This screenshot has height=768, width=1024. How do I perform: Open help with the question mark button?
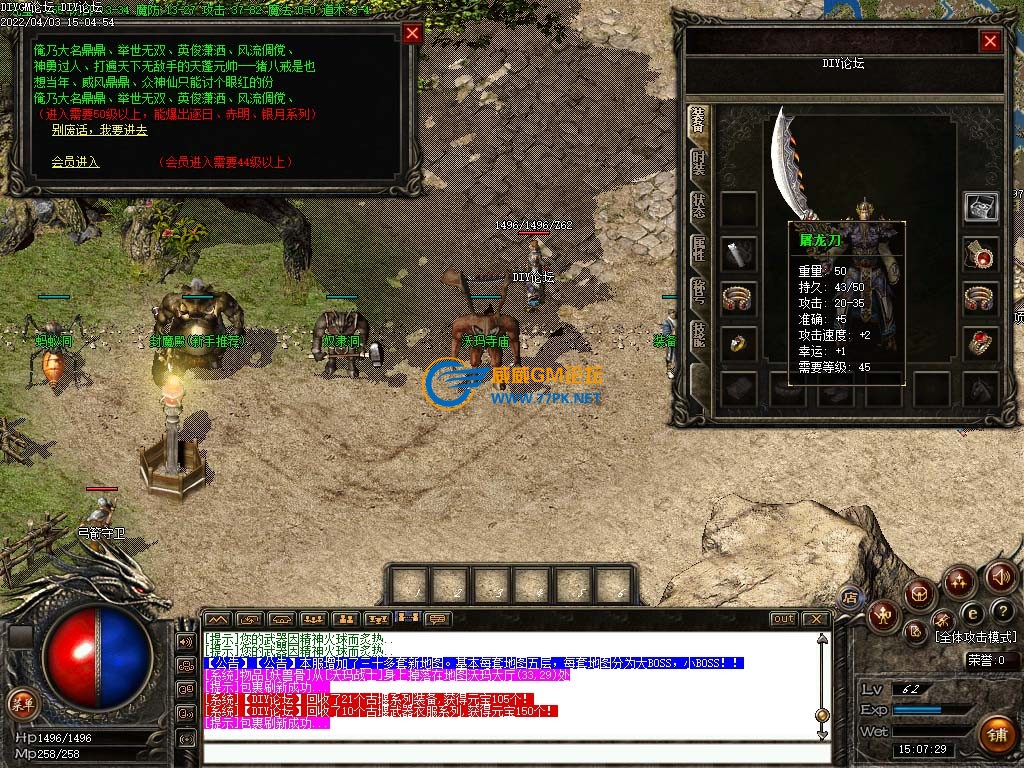click(x=1002, y=611)
